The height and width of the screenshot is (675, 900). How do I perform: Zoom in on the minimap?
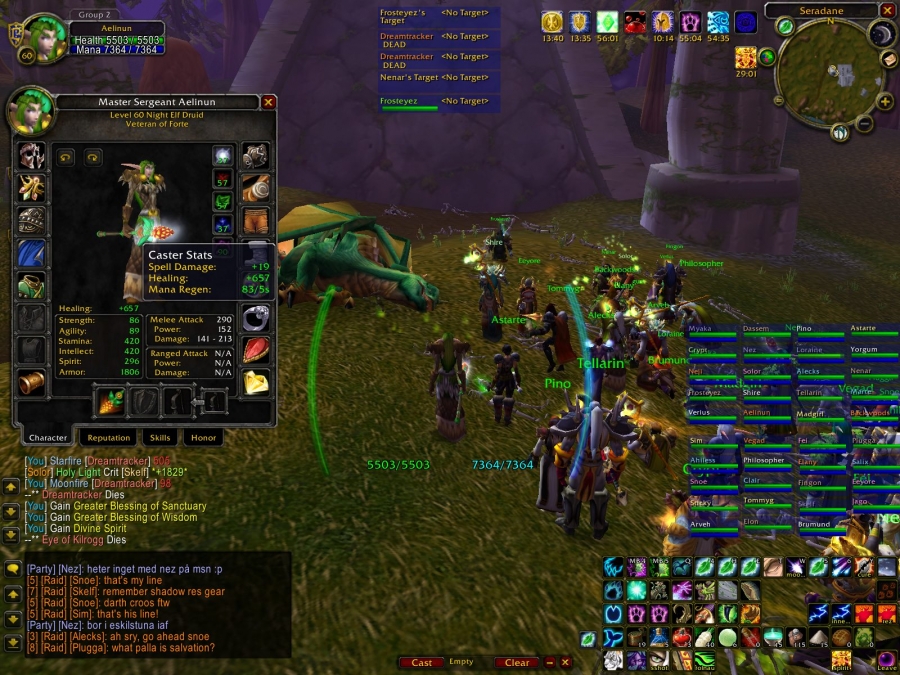click(x=885, y=102)
